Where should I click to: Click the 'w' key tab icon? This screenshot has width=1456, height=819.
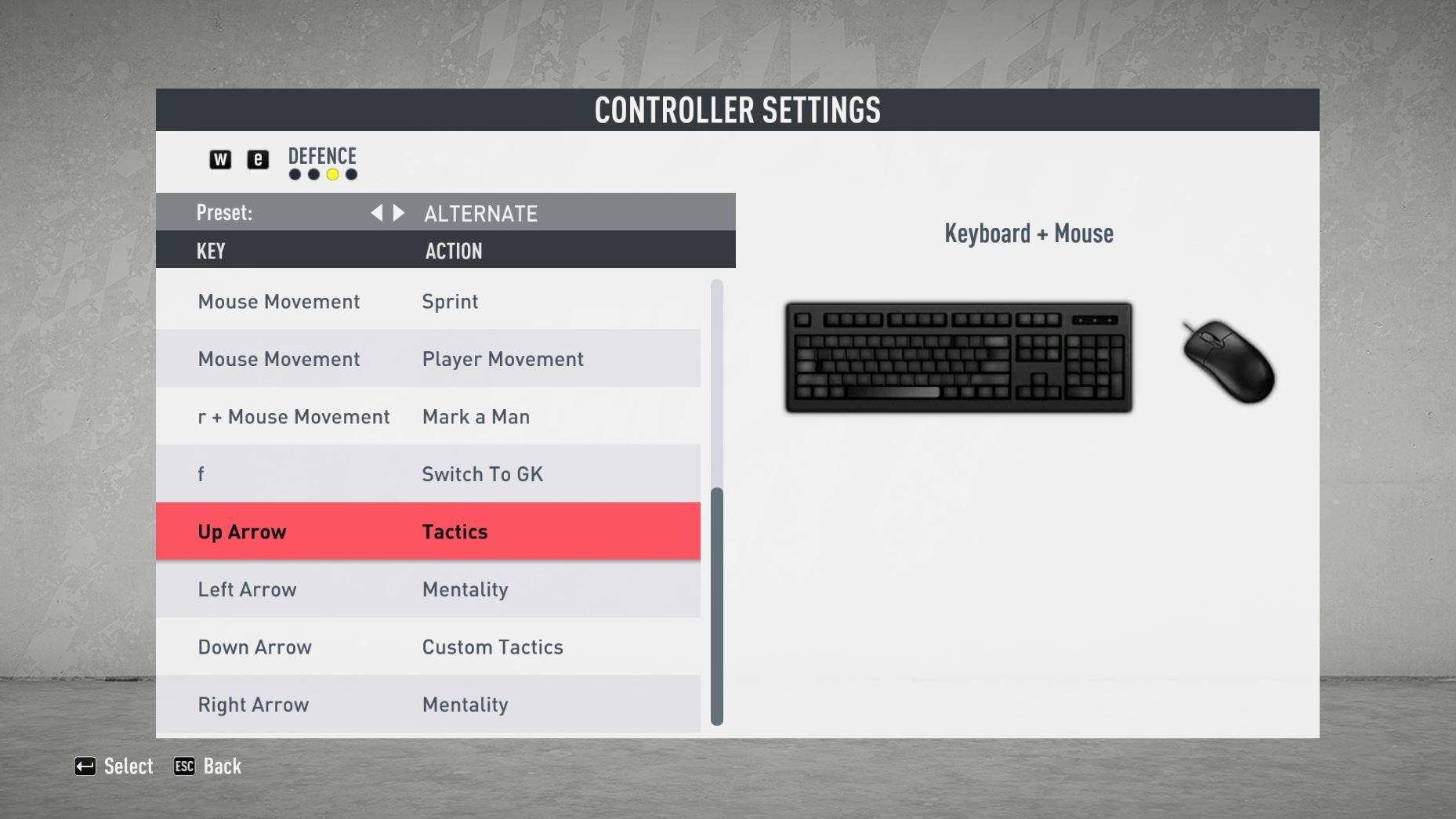point(220,159)
